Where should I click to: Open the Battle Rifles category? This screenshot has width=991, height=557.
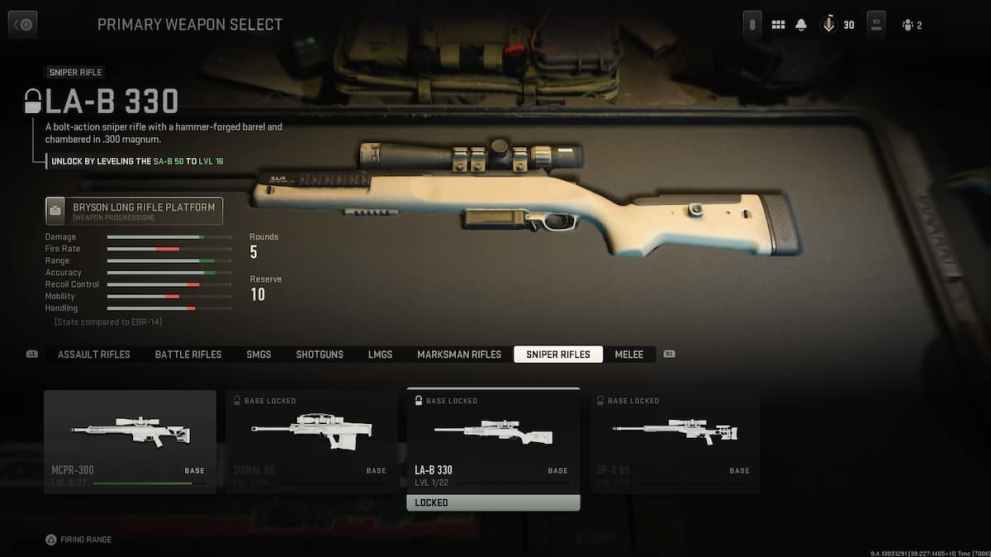(188, 355)
